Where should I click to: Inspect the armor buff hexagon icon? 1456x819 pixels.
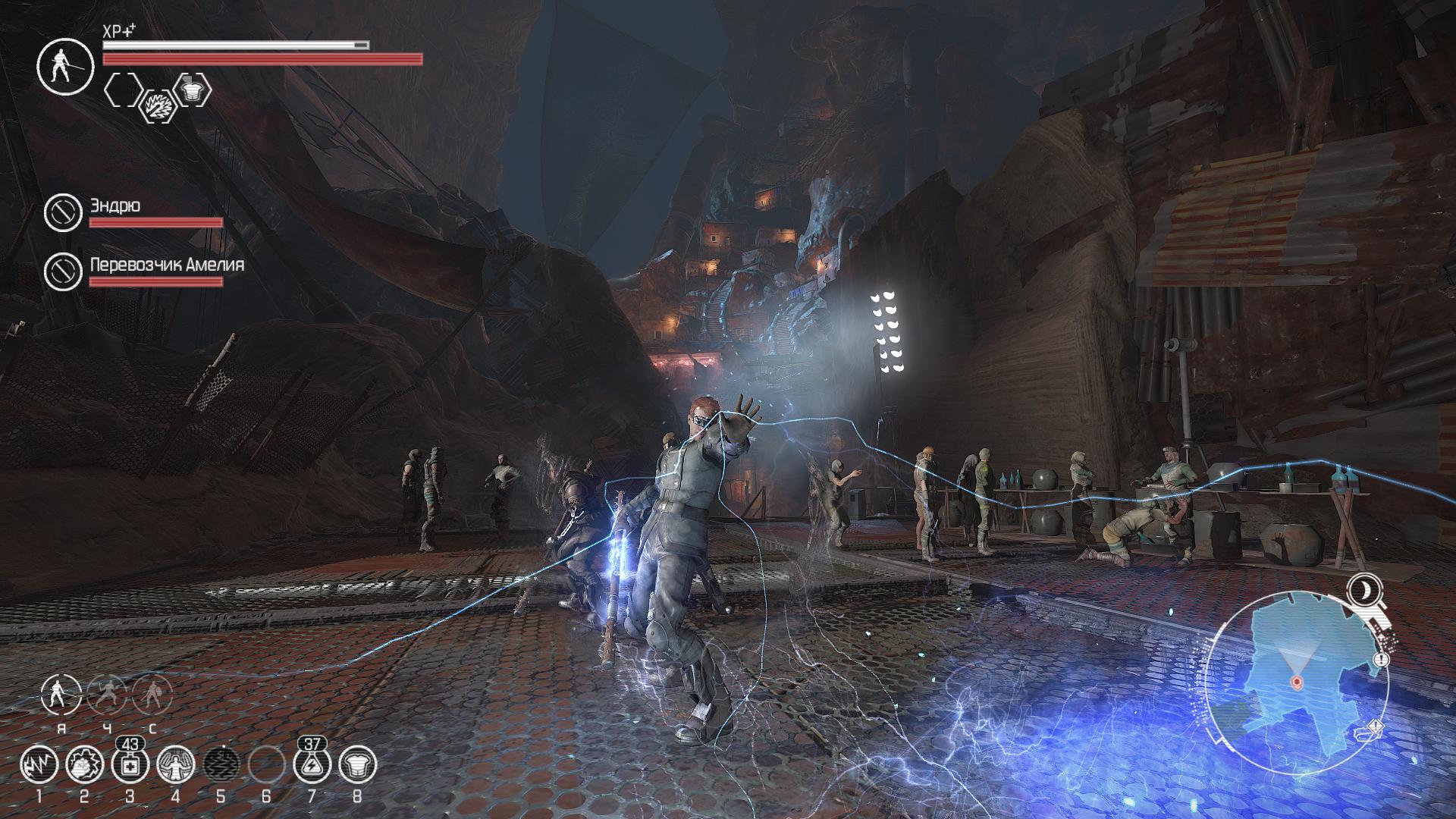click(x=193, y=89)
